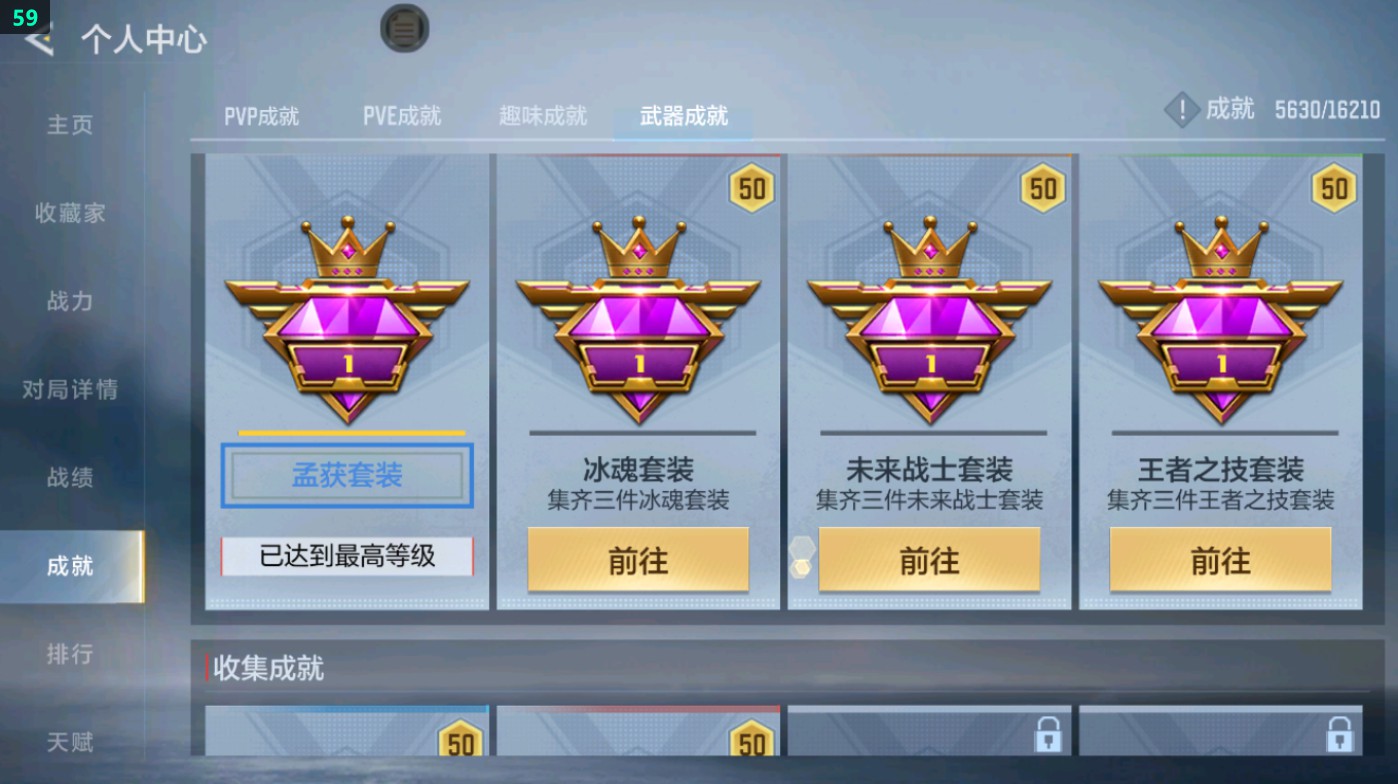
Task: Click the 未来战士套装 medal emblem
Action: (930, 320)
